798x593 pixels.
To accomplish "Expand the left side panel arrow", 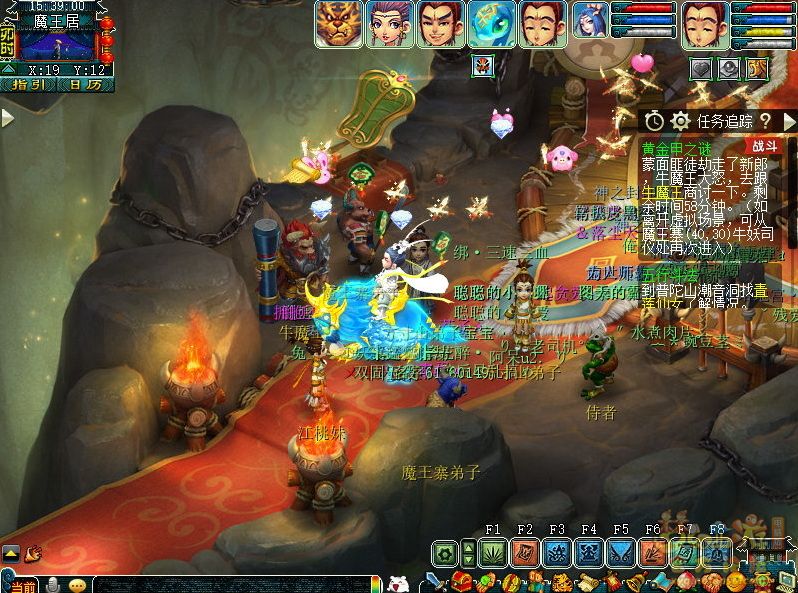I will [x=7, y=118].
